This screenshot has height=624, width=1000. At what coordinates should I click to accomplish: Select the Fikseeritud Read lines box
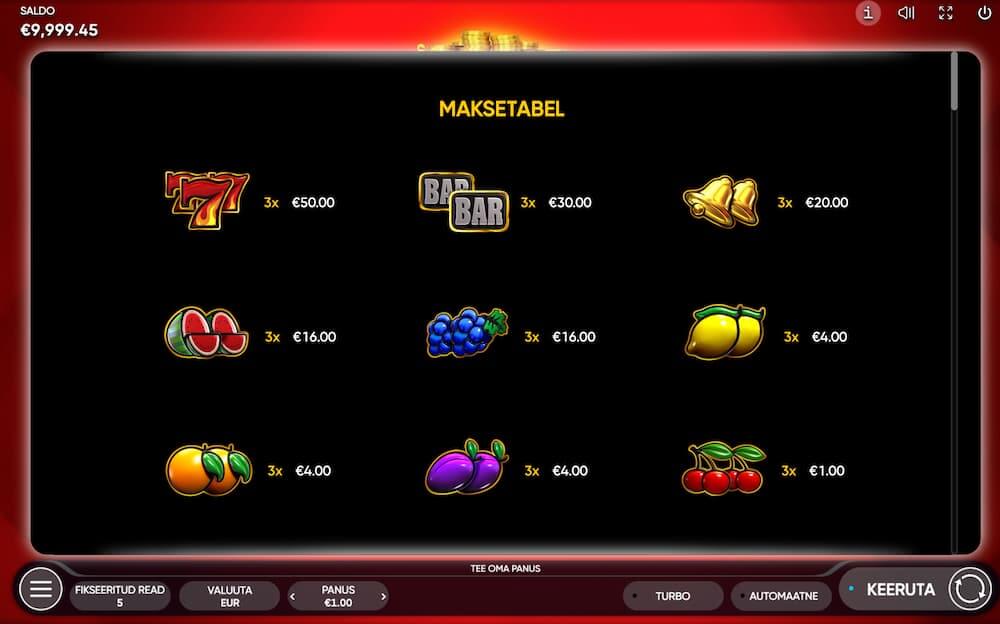point(120,596)
